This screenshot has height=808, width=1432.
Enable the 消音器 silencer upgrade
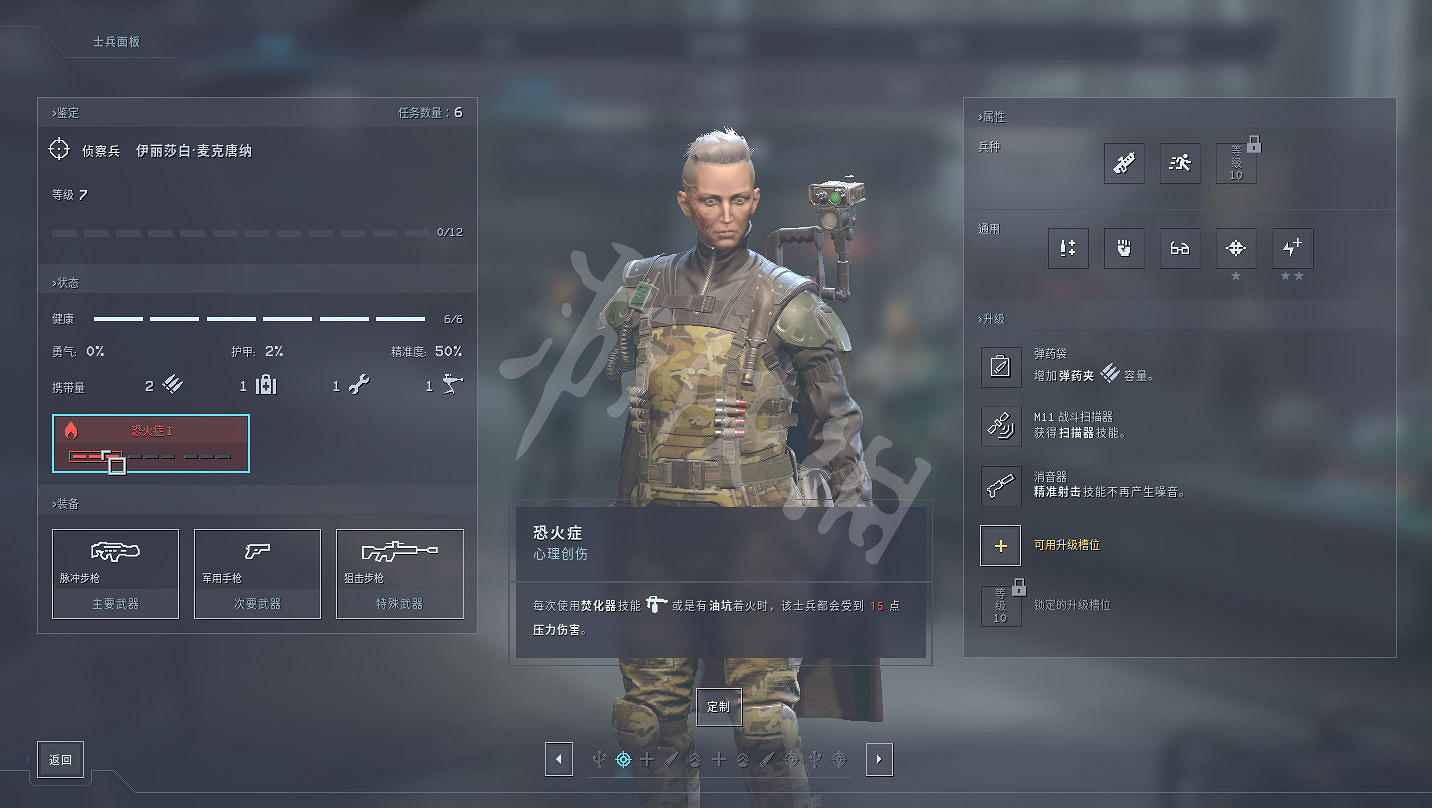[1000, 486]
